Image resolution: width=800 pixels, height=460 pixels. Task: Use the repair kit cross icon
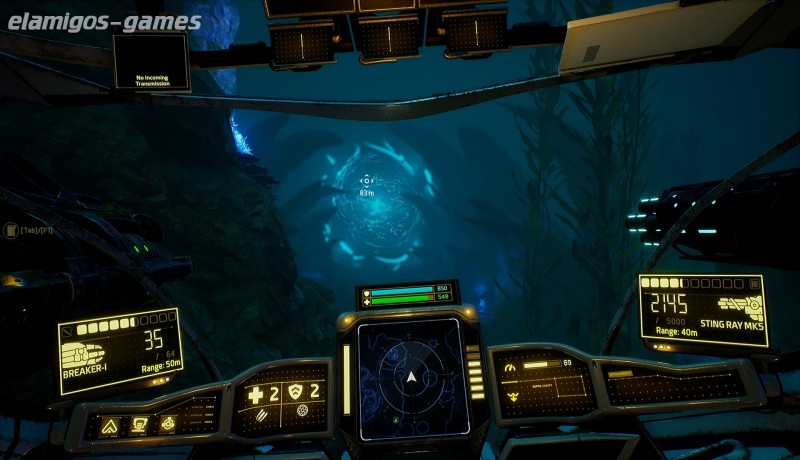coord(256,395)
